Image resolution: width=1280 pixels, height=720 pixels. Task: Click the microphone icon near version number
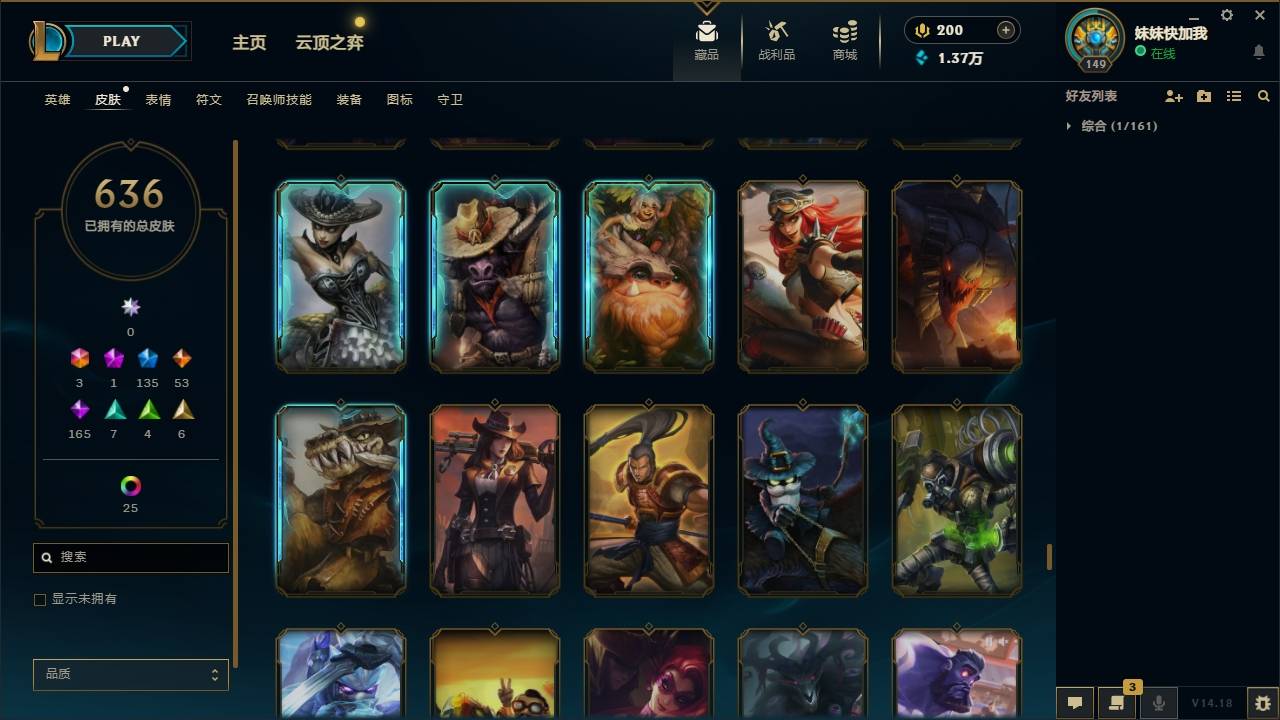[1159, 703]
